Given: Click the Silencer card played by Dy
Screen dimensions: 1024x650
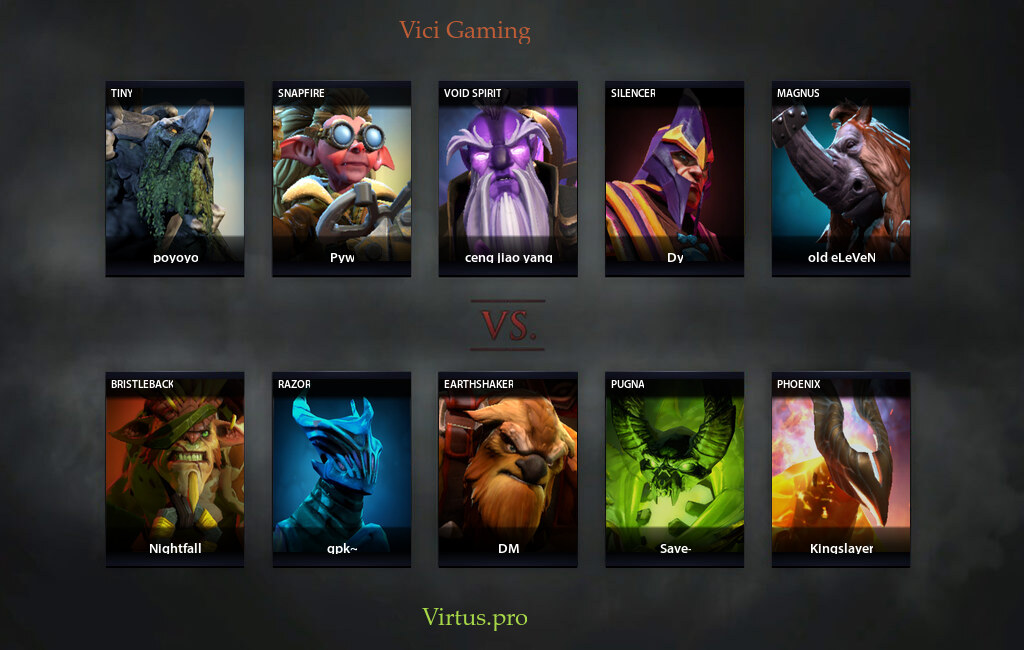Looking at the screenshot, I should [x=675, y=178].
